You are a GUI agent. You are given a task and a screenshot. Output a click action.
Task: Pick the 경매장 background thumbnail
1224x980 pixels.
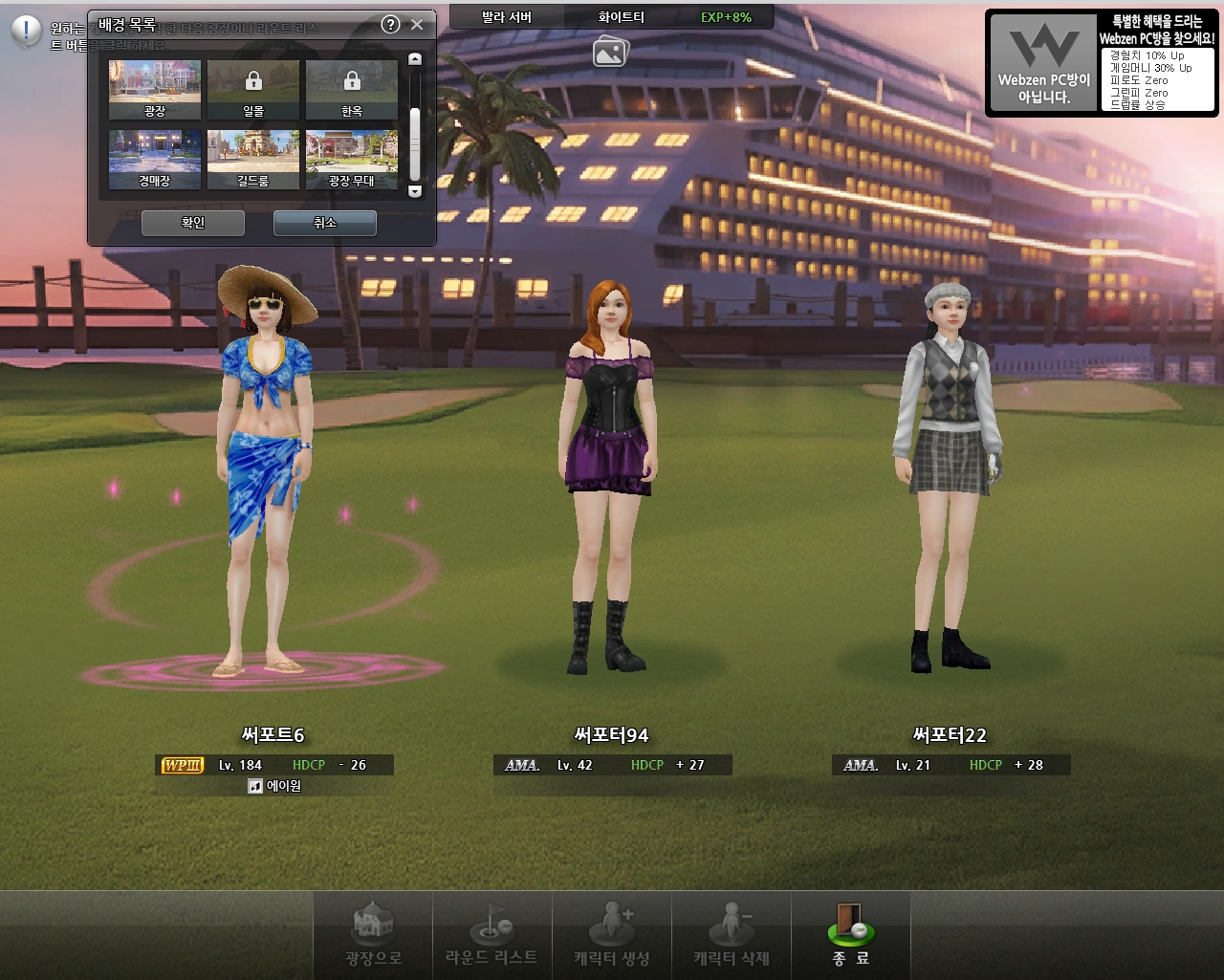coord(155,159)
